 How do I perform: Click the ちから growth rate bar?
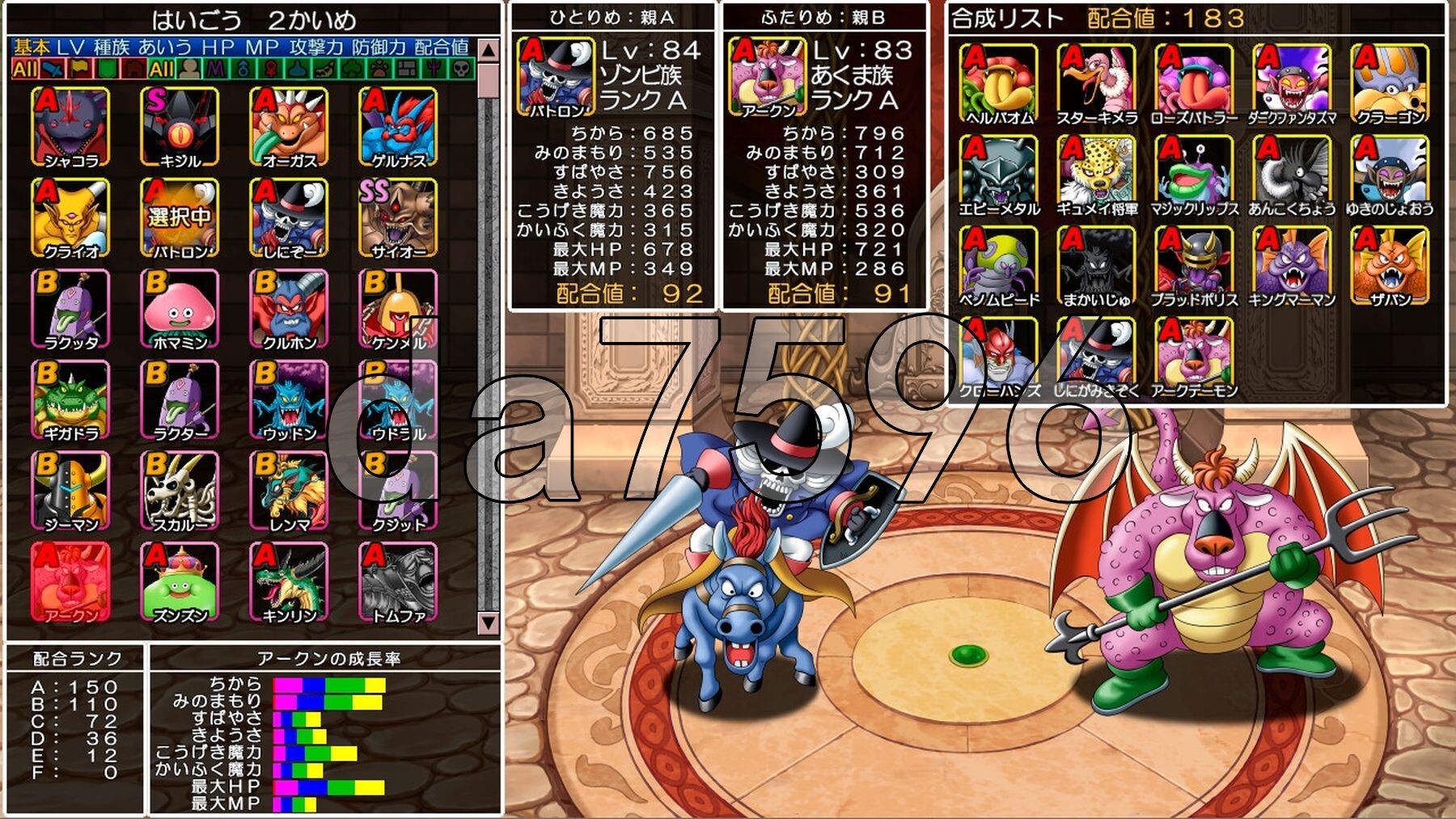[x=330, y=683]
